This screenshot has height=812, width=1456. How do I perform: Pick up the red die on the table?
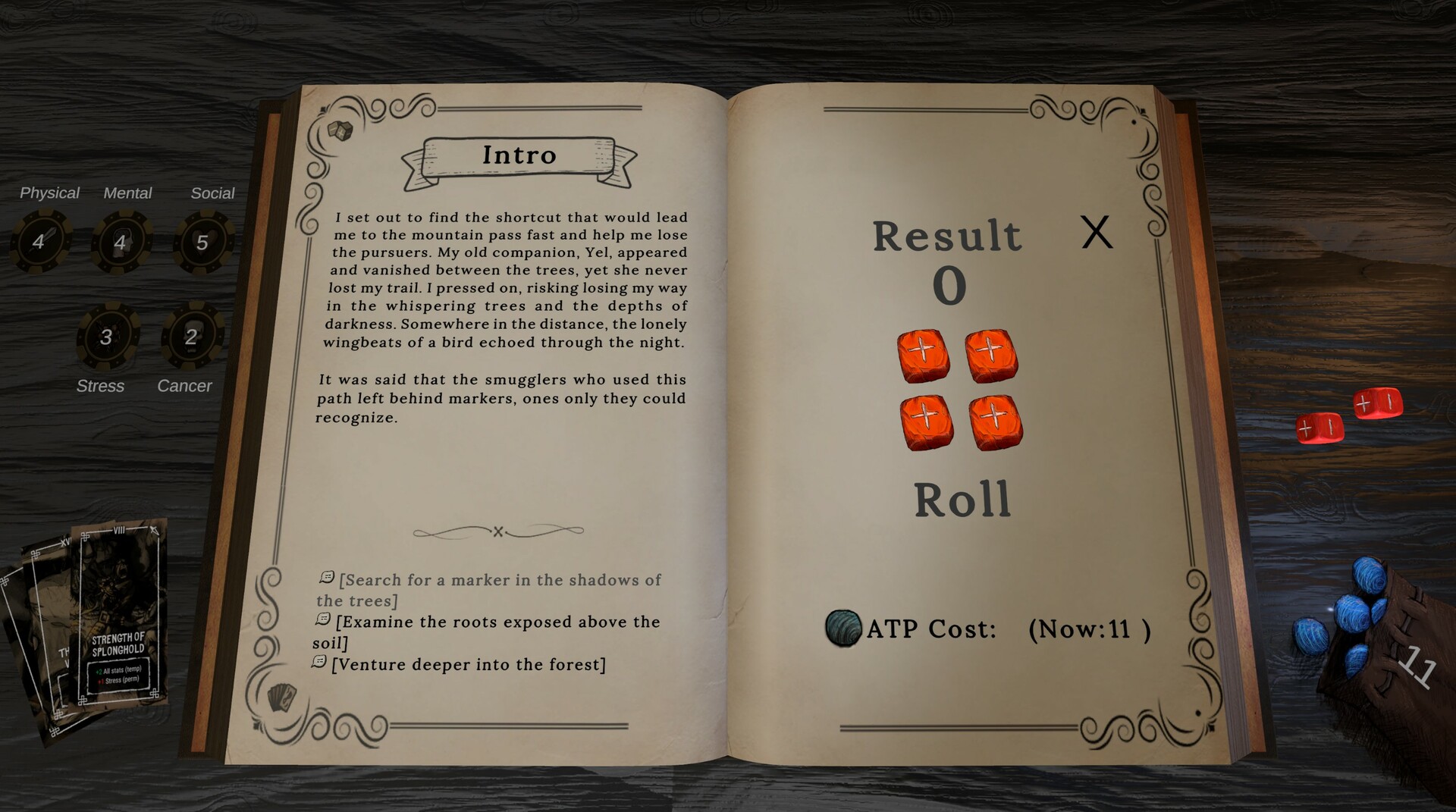click(1321, 429)
